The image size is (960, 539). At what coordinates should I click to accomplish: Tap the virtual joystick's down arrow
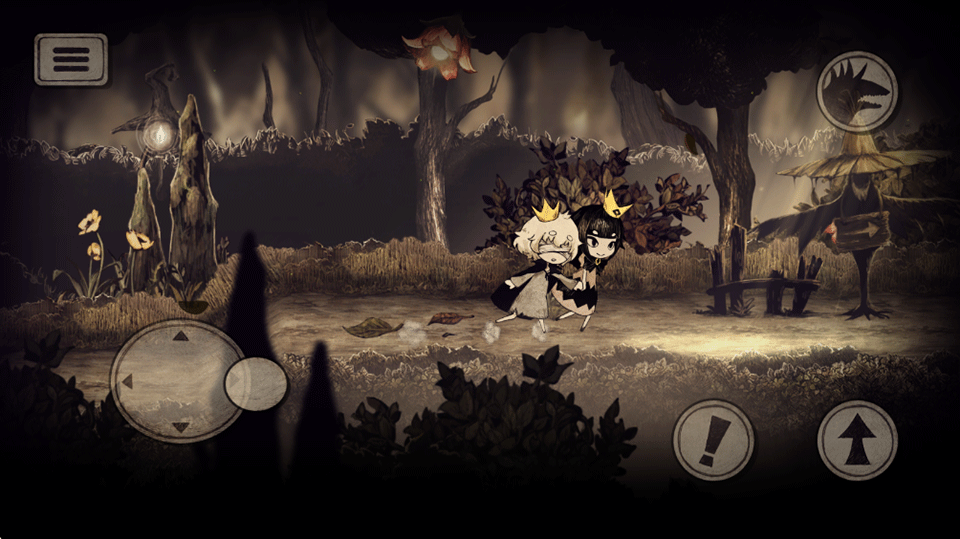tap(180, 427)
